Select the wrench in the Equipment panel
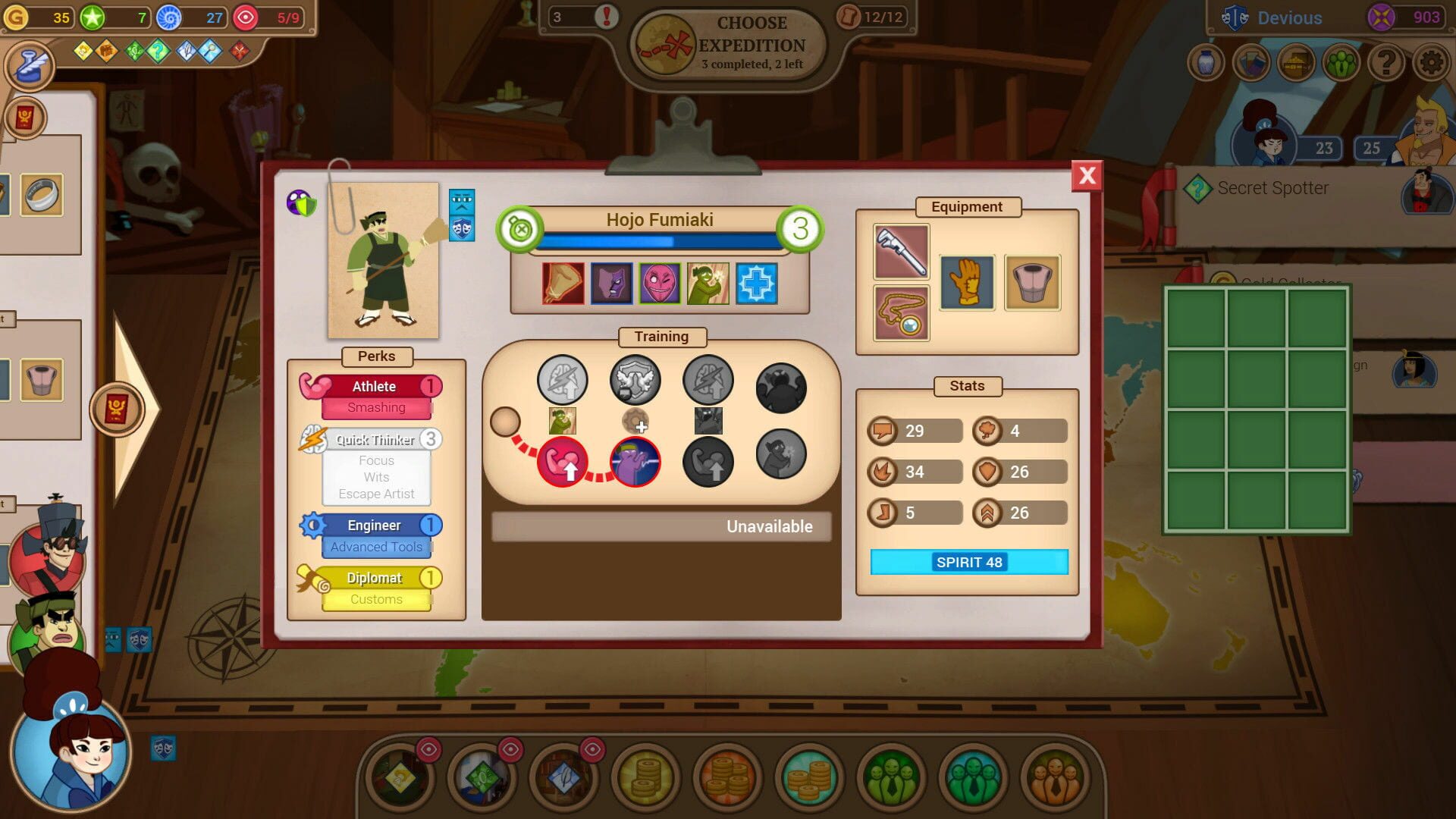Image resolution: width=1456 pixels, height=819 pixels. (x=902, y=251)
